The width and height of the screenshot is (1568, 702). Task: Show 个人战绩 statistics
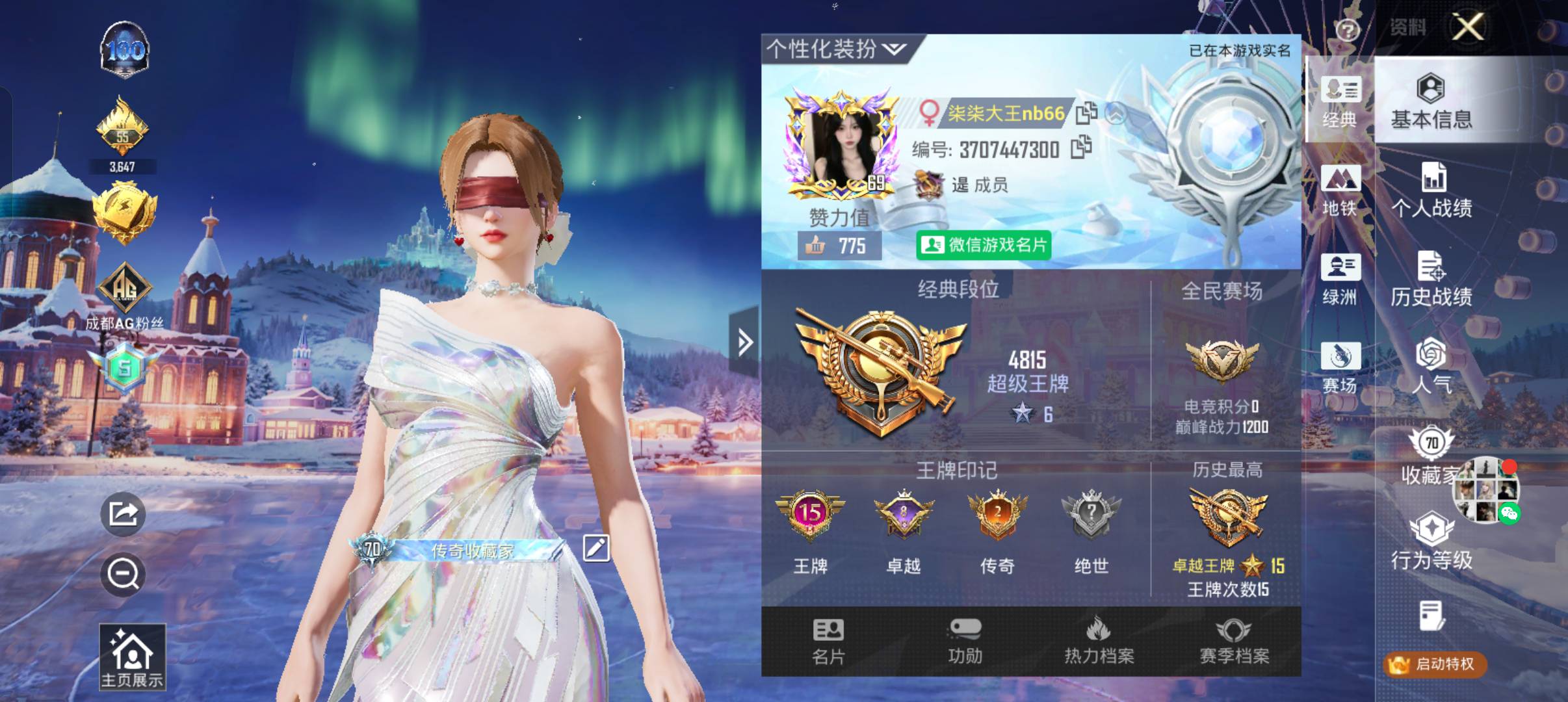[1431, 190]
